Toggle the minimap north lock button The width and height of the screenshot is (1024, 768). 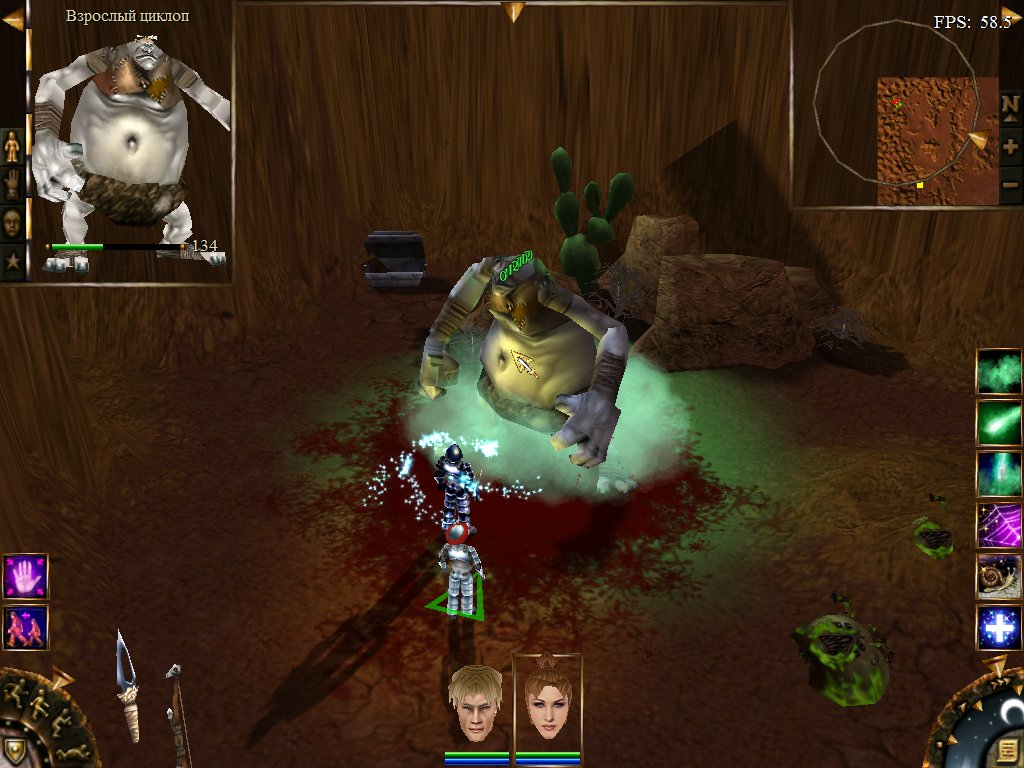(x=1010, y=105)
